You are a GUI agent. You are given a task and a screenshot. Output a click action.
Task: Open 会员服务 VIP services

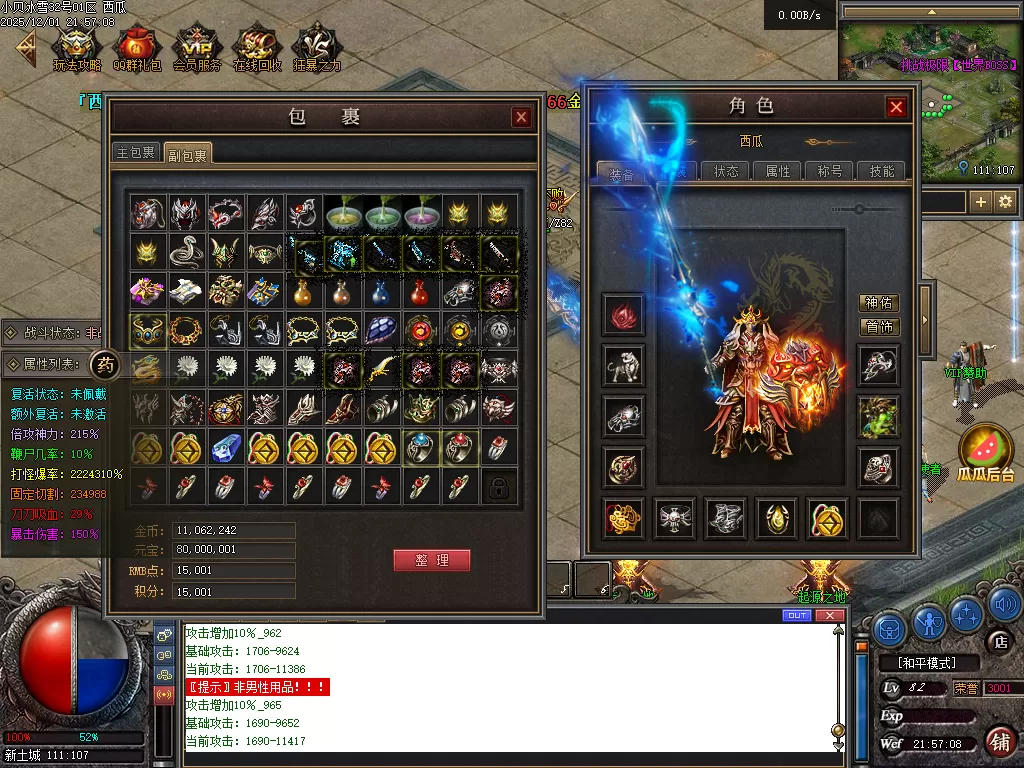197,47
